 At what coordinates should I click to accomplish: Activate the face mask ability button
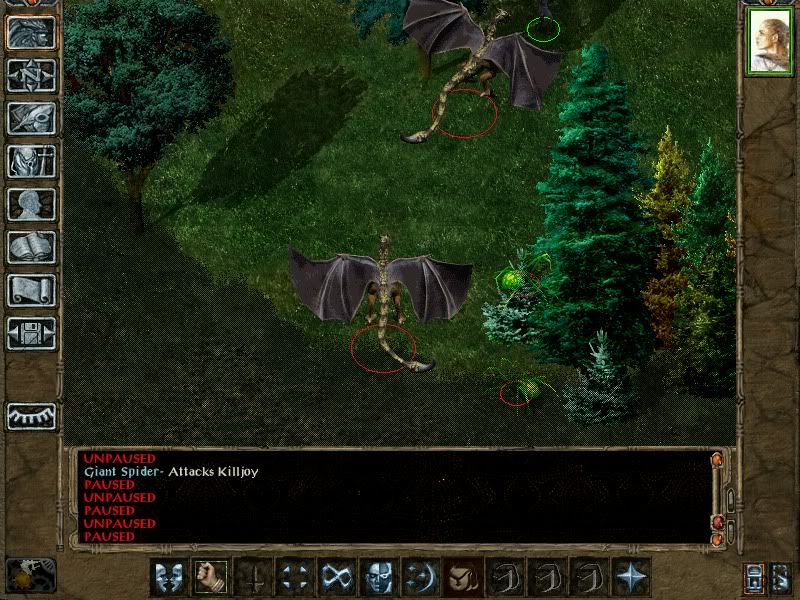(378, 576)
